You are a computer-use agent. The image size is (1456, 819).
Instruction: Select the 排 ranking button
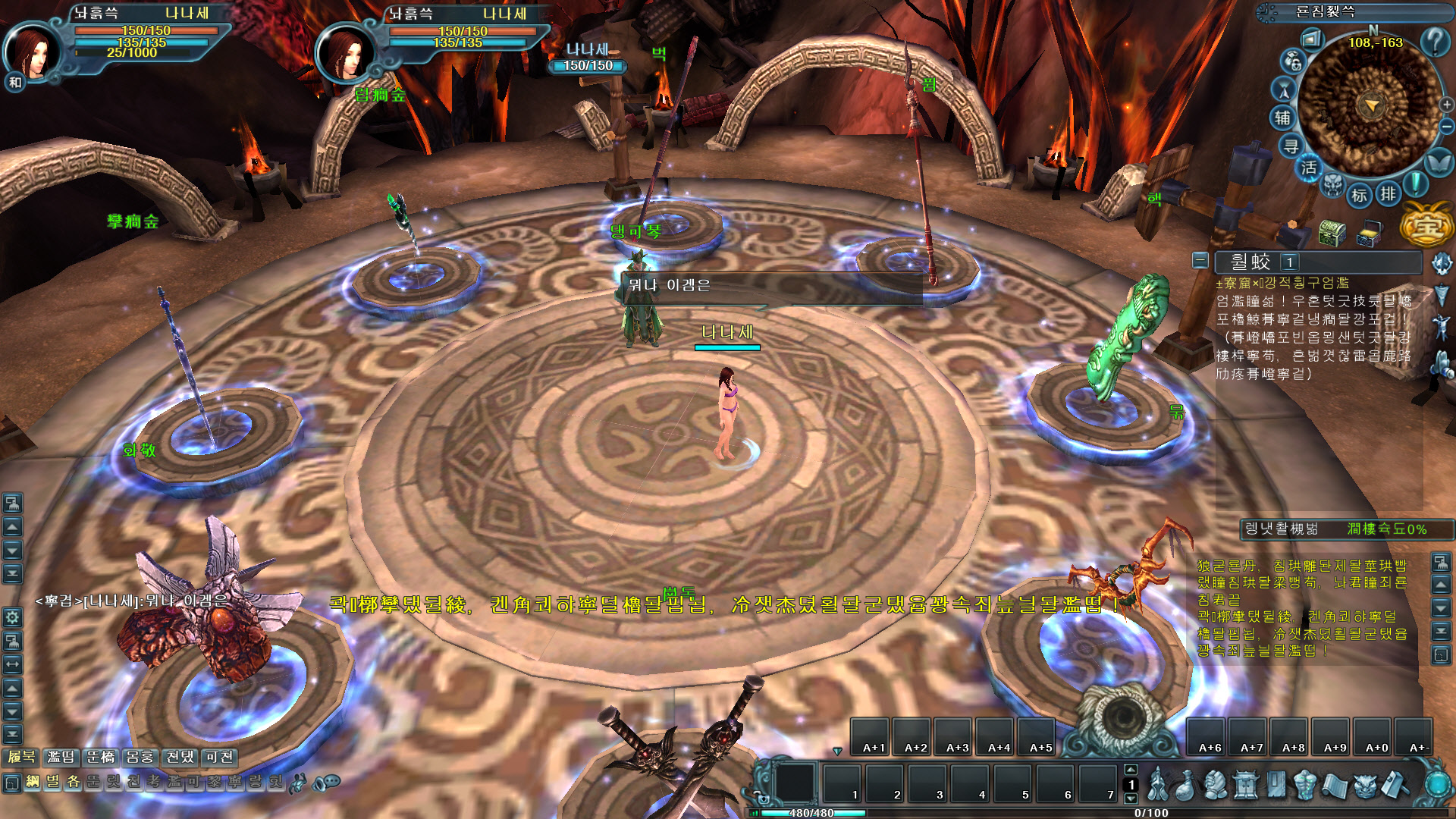(x=1388, y=194)
